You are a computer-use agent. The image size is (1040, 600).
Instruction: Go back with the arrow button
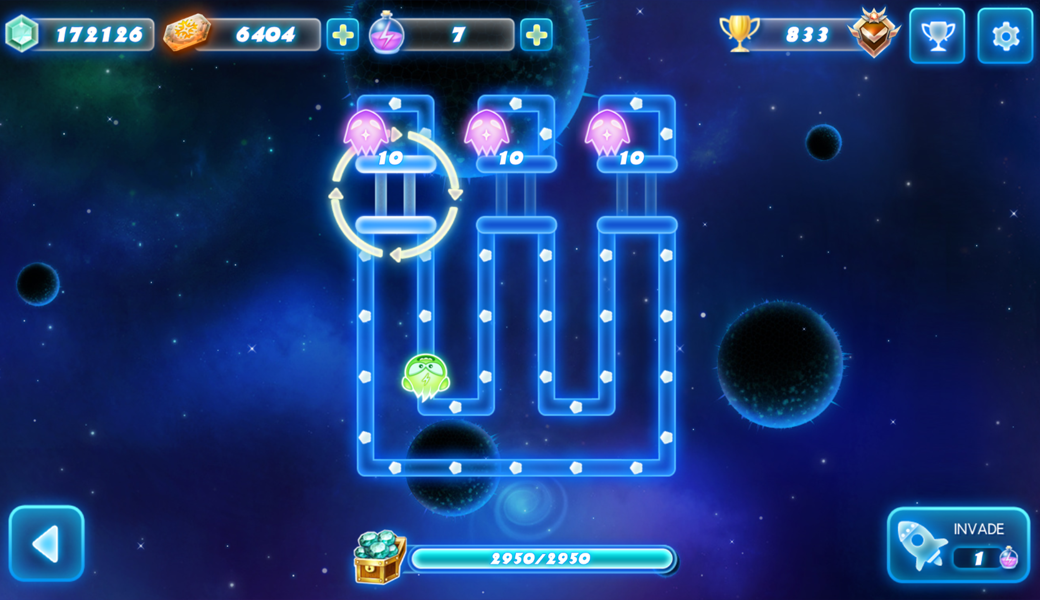(46, 544)
